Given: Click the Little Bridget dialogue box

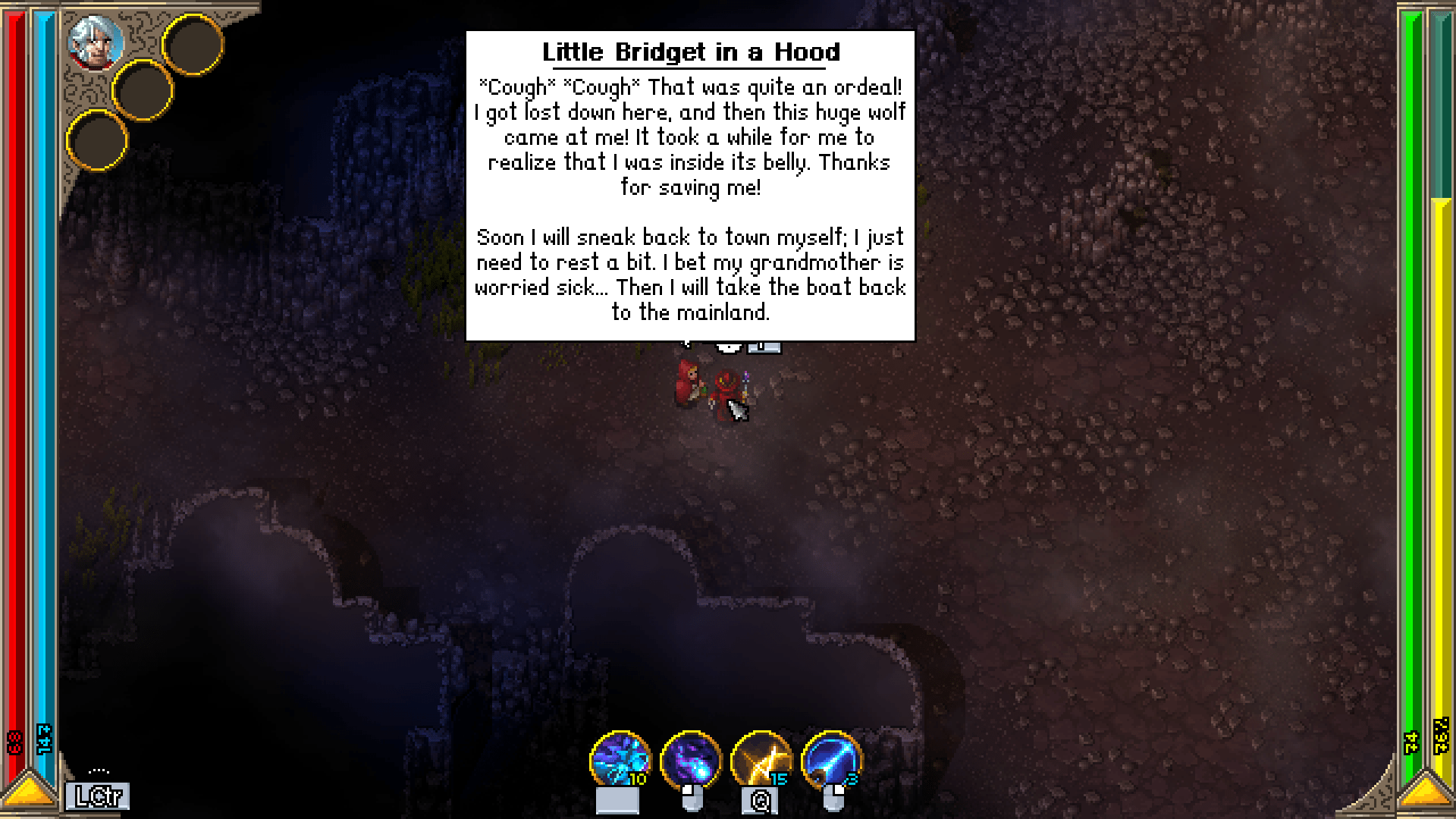Looking at the screenshot, I should click(x=690, y=186).
